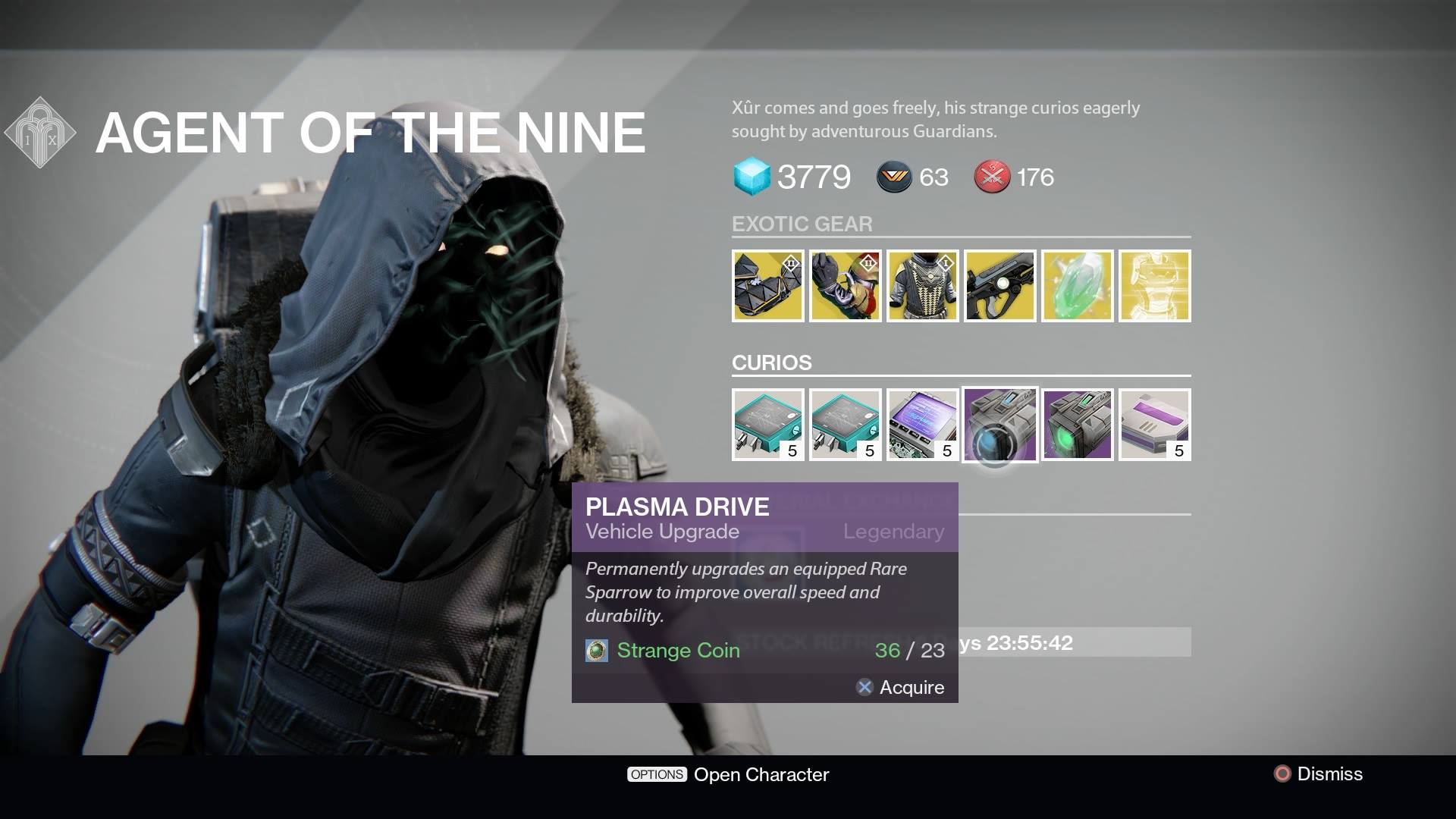Select the glowing exotic armor engram
The width and height of the screenshot is (1456, 819).
pos(1154,286)
